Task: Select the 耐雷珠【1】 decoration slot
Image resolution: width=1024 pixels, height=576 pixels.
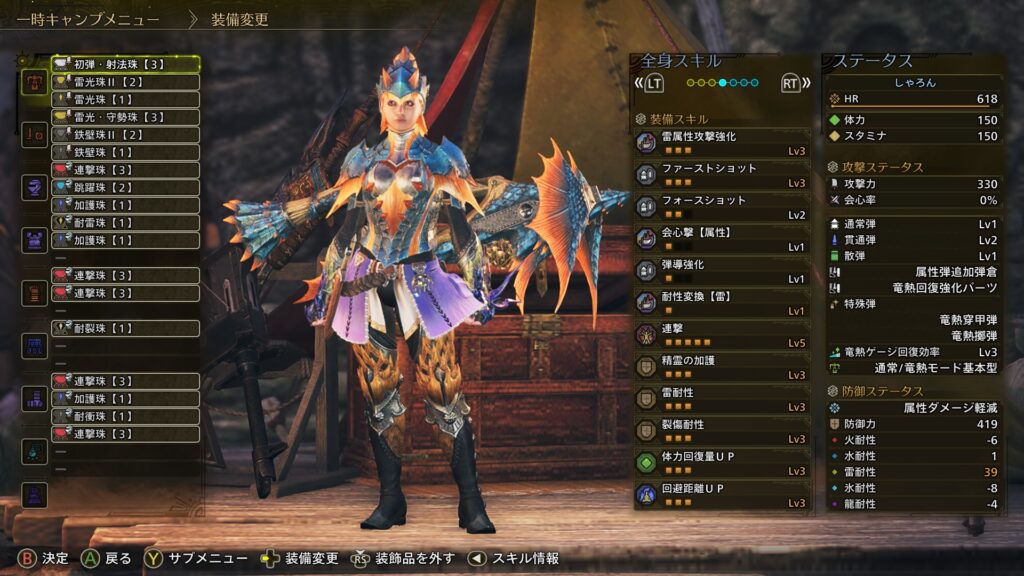Action: click(125, 223)
